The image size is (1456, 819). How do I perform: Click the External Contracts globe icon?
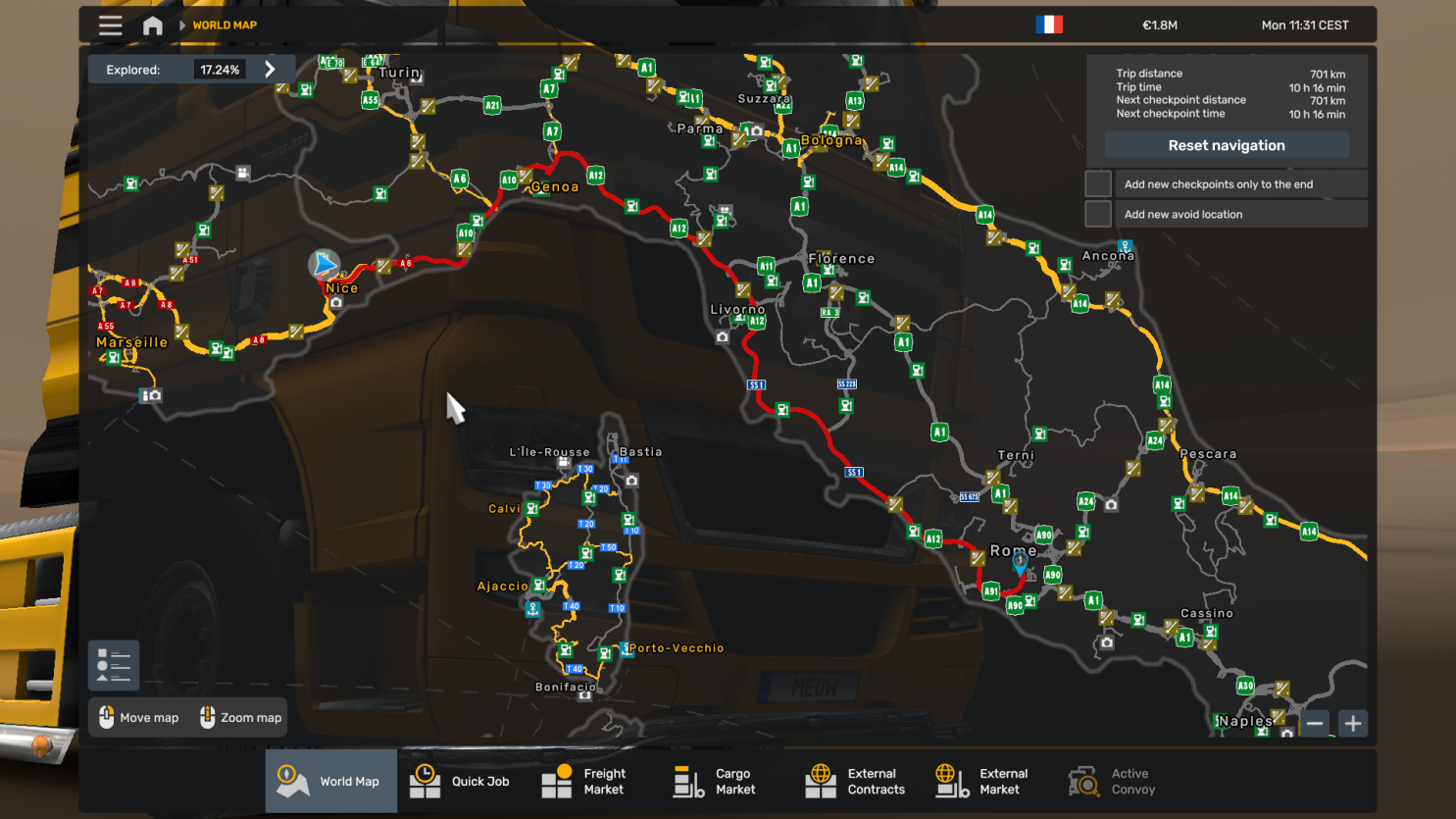click(820, 781)
